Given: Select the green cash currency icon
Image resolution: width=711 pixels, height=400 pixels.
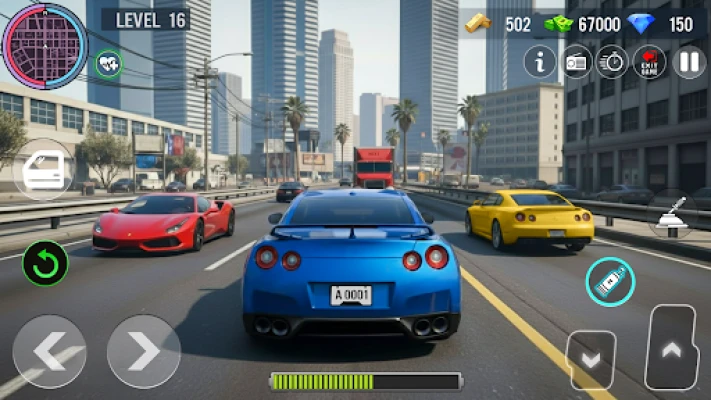Looking at the screenshot, I should click(558, 24).
